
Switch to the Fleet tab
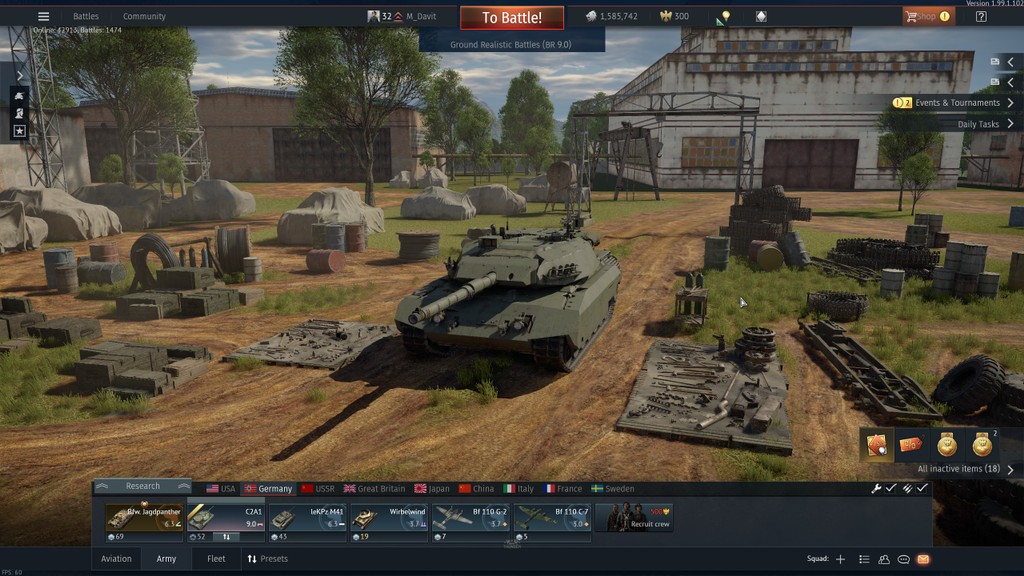coord(216,559)
